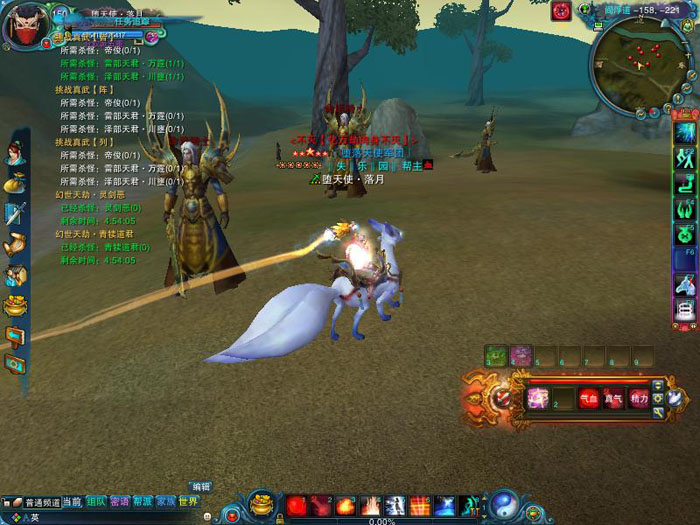This screenshot has height=525, width=700.
Task: Click the minimap to view the area
Action: pos(643,61)
